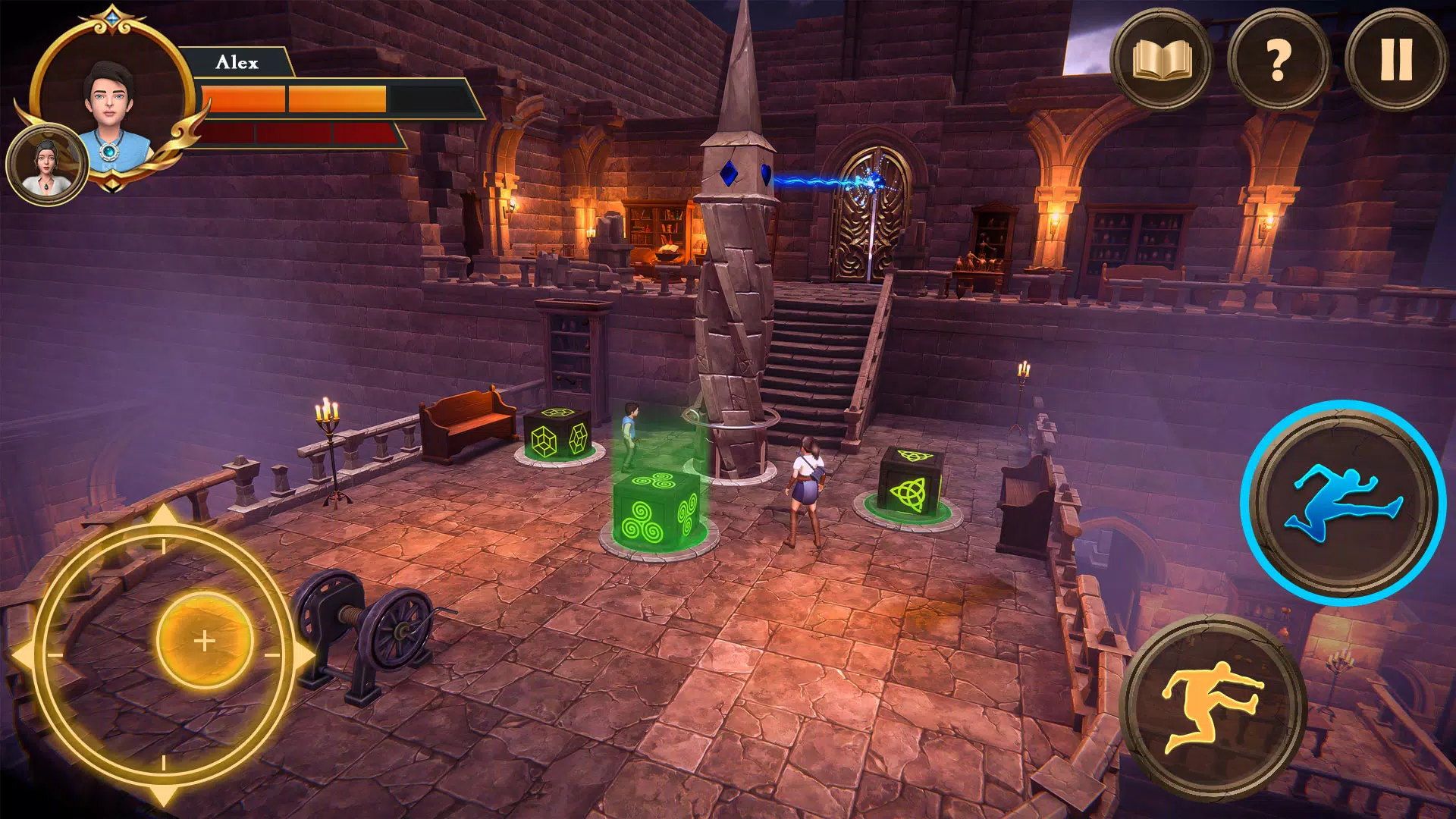Tap the blue sprint action button
1456x819 pixels.
click(1343, 503)
